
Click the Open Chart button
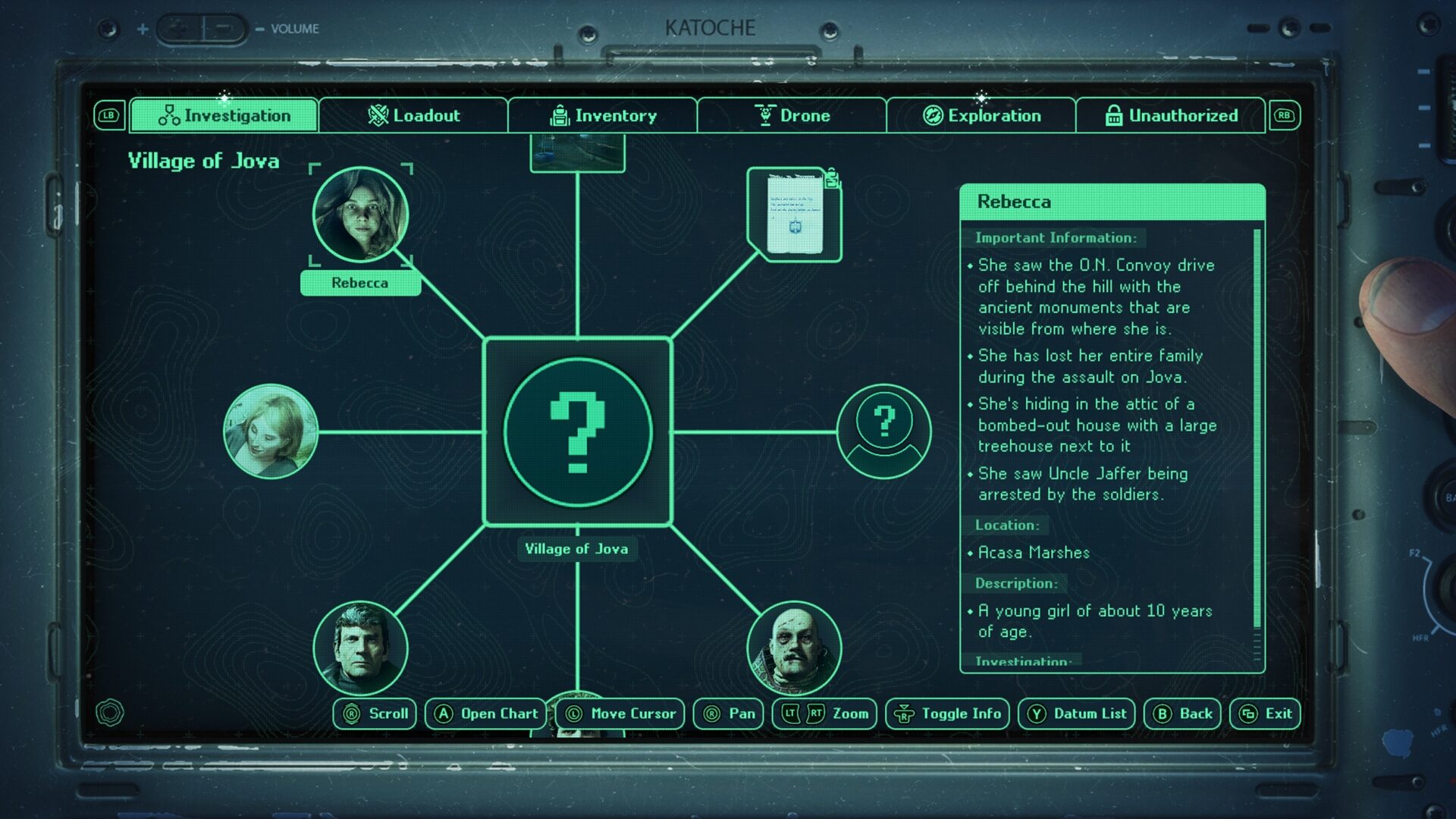pos(486,714)
